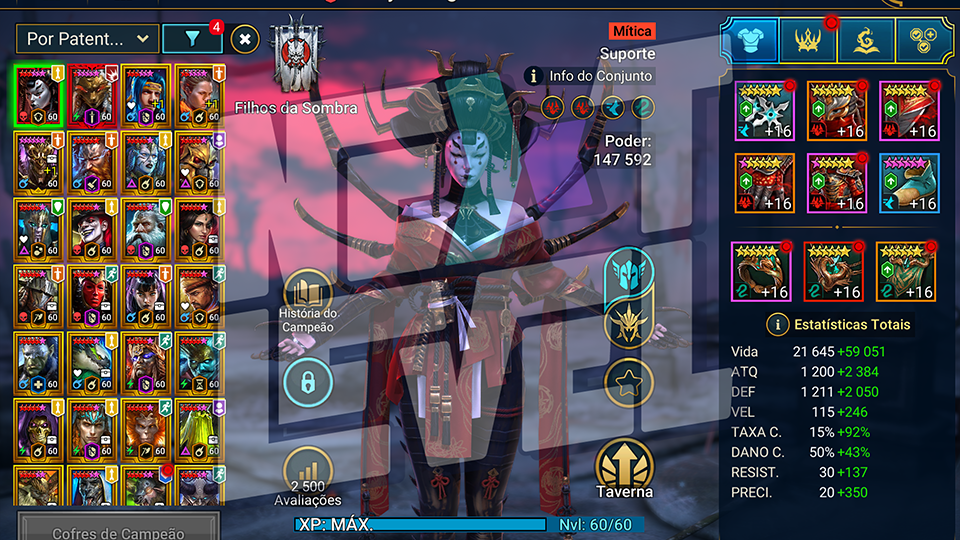Viewport: 960px width, 540px height.
Task: Select the teal boots gear slot
Action: 909,182
